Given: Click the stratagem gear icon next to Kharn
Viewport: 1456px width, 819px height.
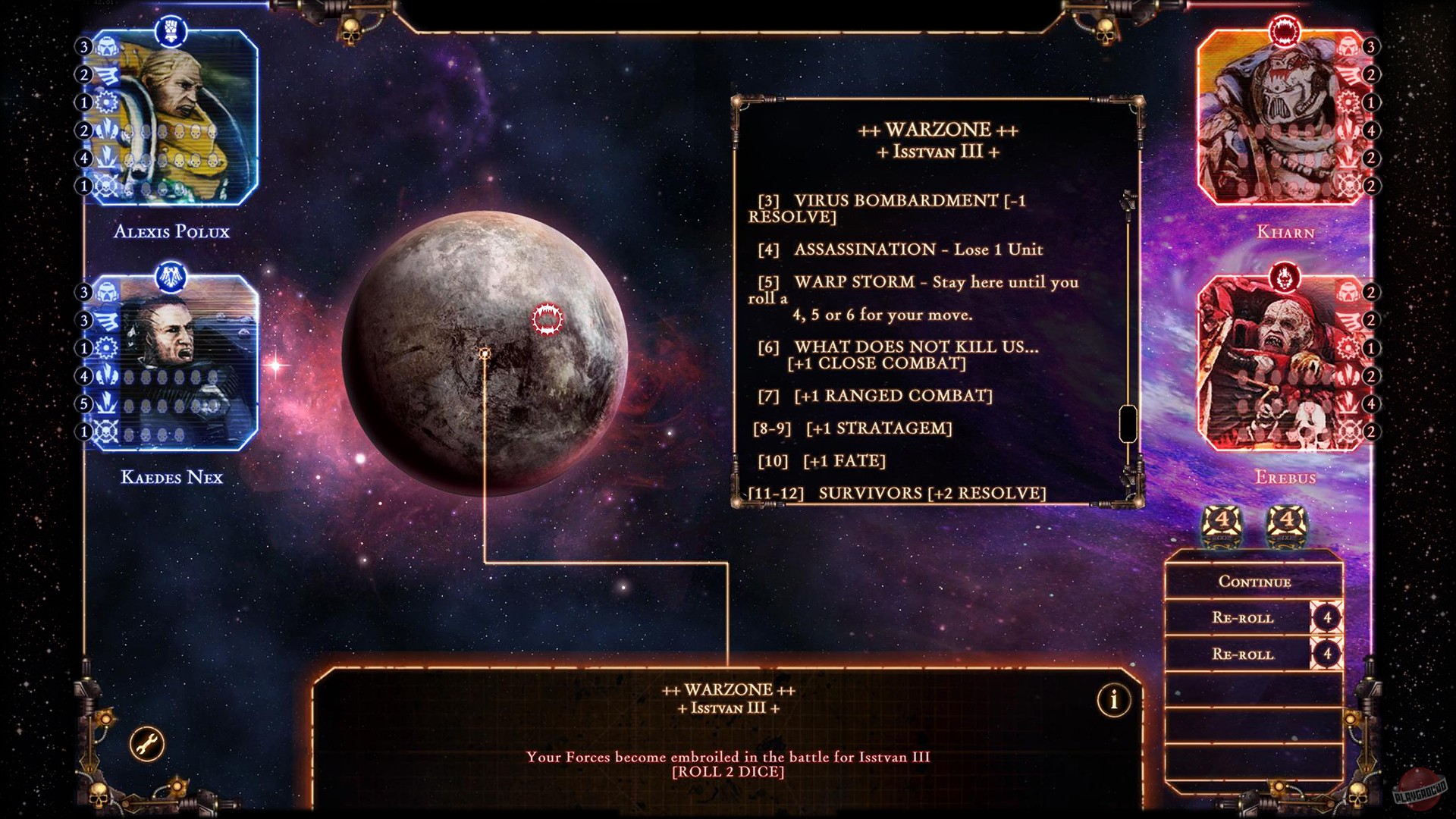Looking at the screenshot, I should 1348,102.
